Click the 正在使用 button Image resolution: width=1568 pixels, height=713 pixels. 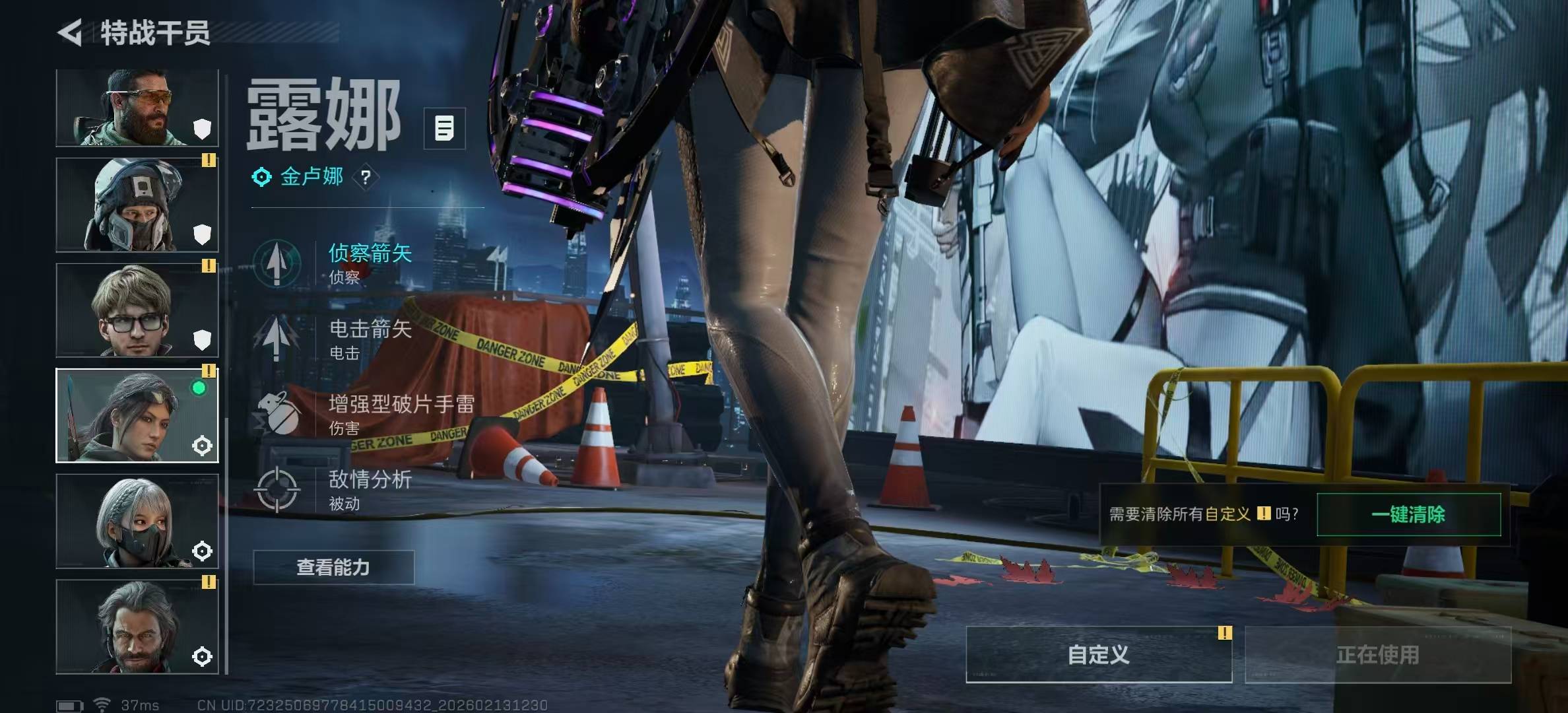(1377, 654)
